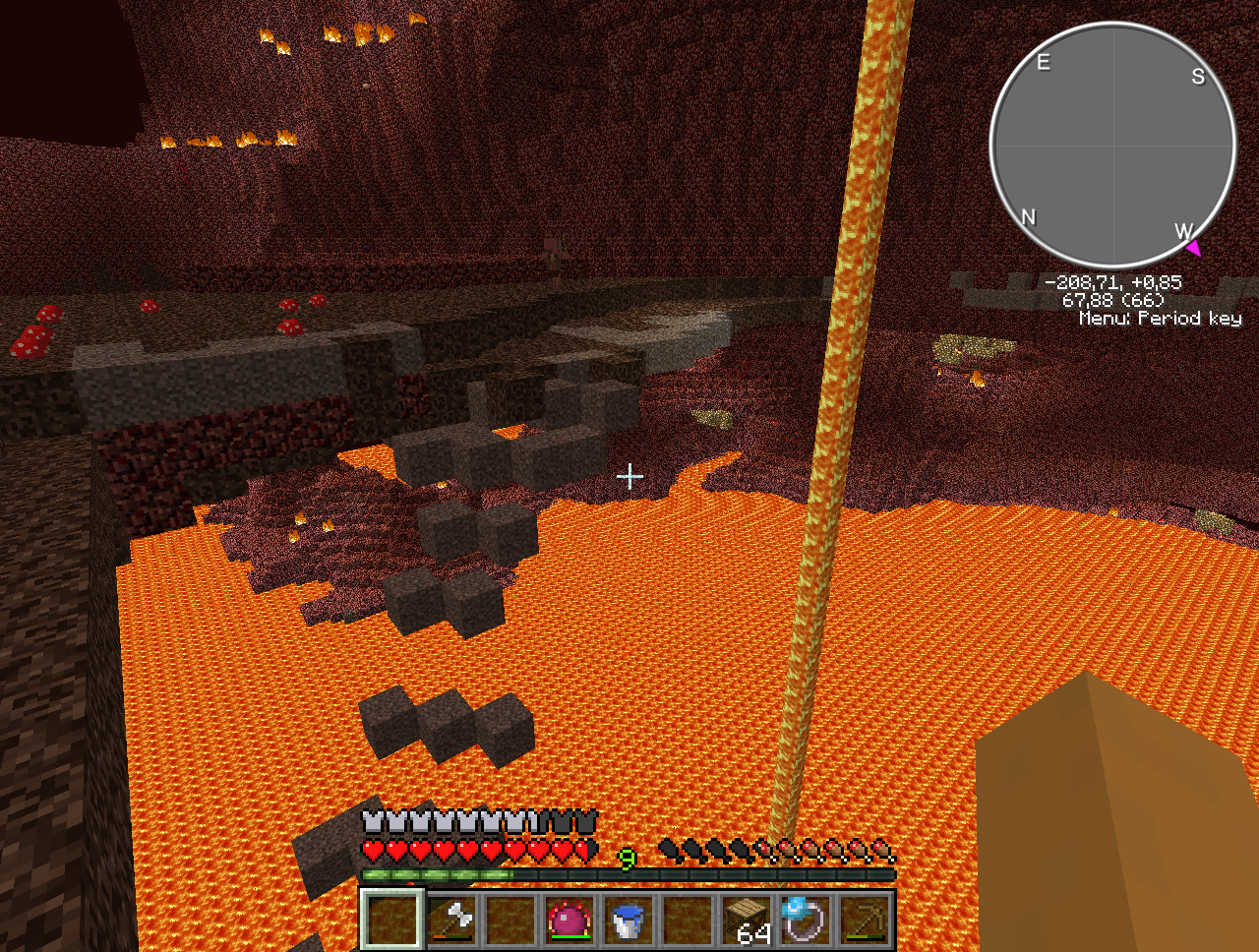
Task: Pick the blue gem ring slot
Action: tap(805, 920)
